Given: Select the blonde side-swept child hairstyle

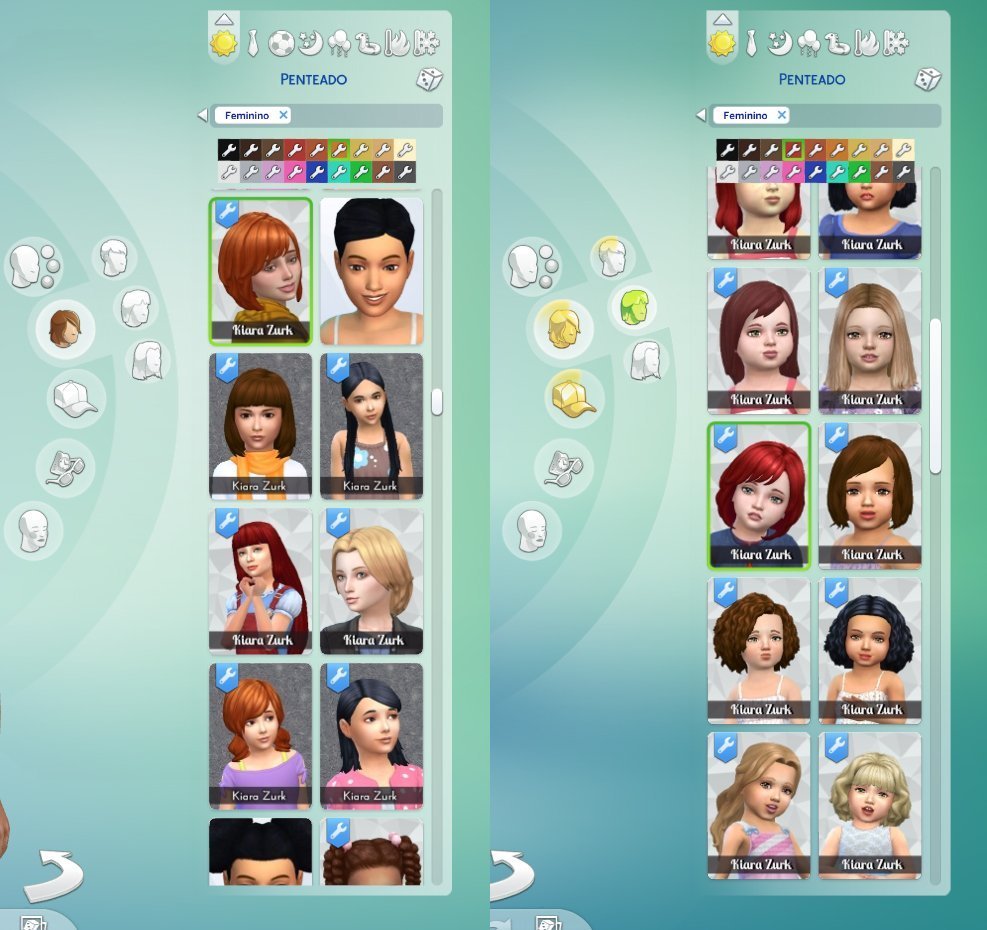Looking at the screenshot, I should pyautogui.click(x=372, y=580).
